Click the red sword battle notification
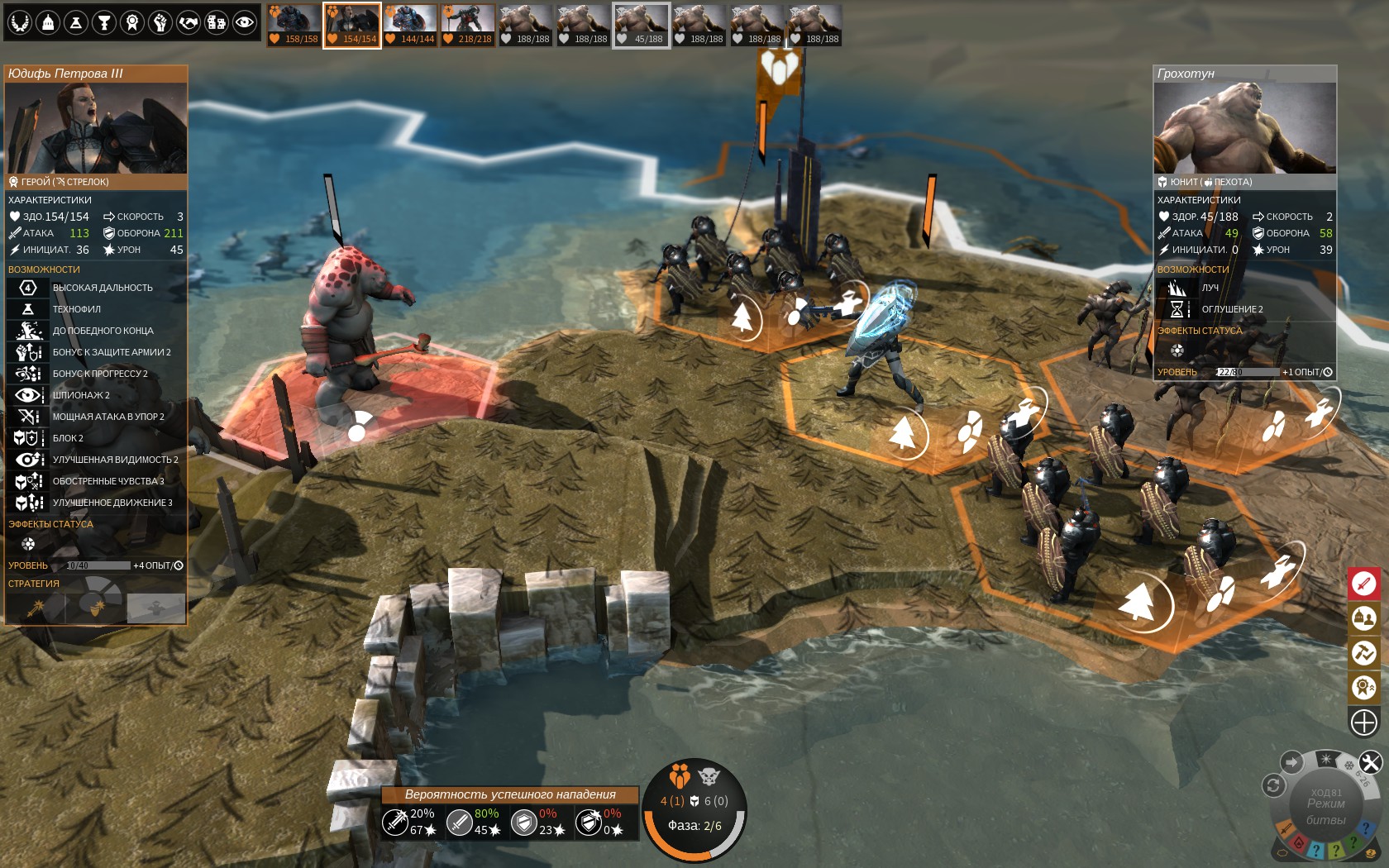 1364,584
